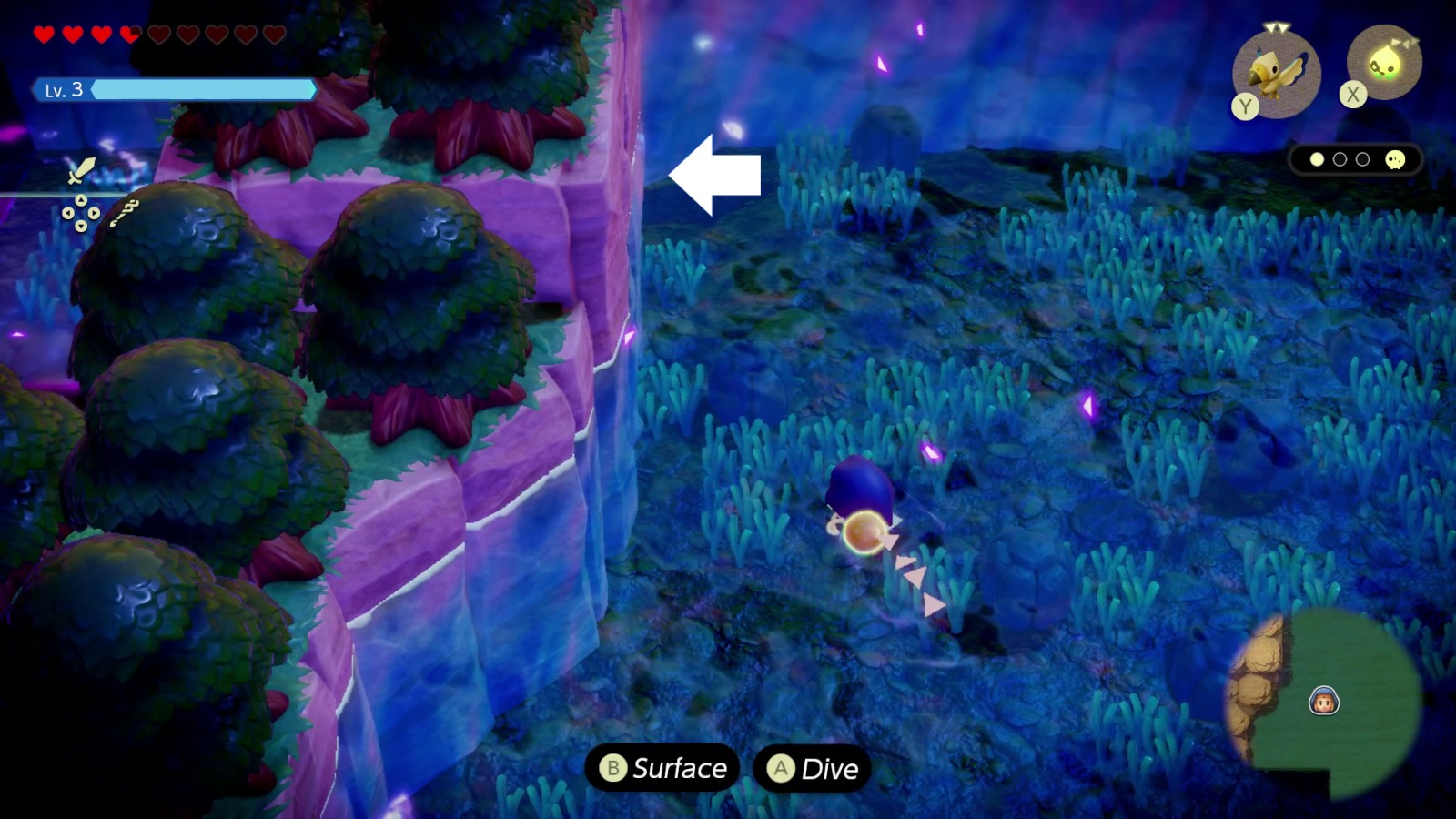Toggle the second hollow dot in the indicator bar

[x=1339, y=158]
